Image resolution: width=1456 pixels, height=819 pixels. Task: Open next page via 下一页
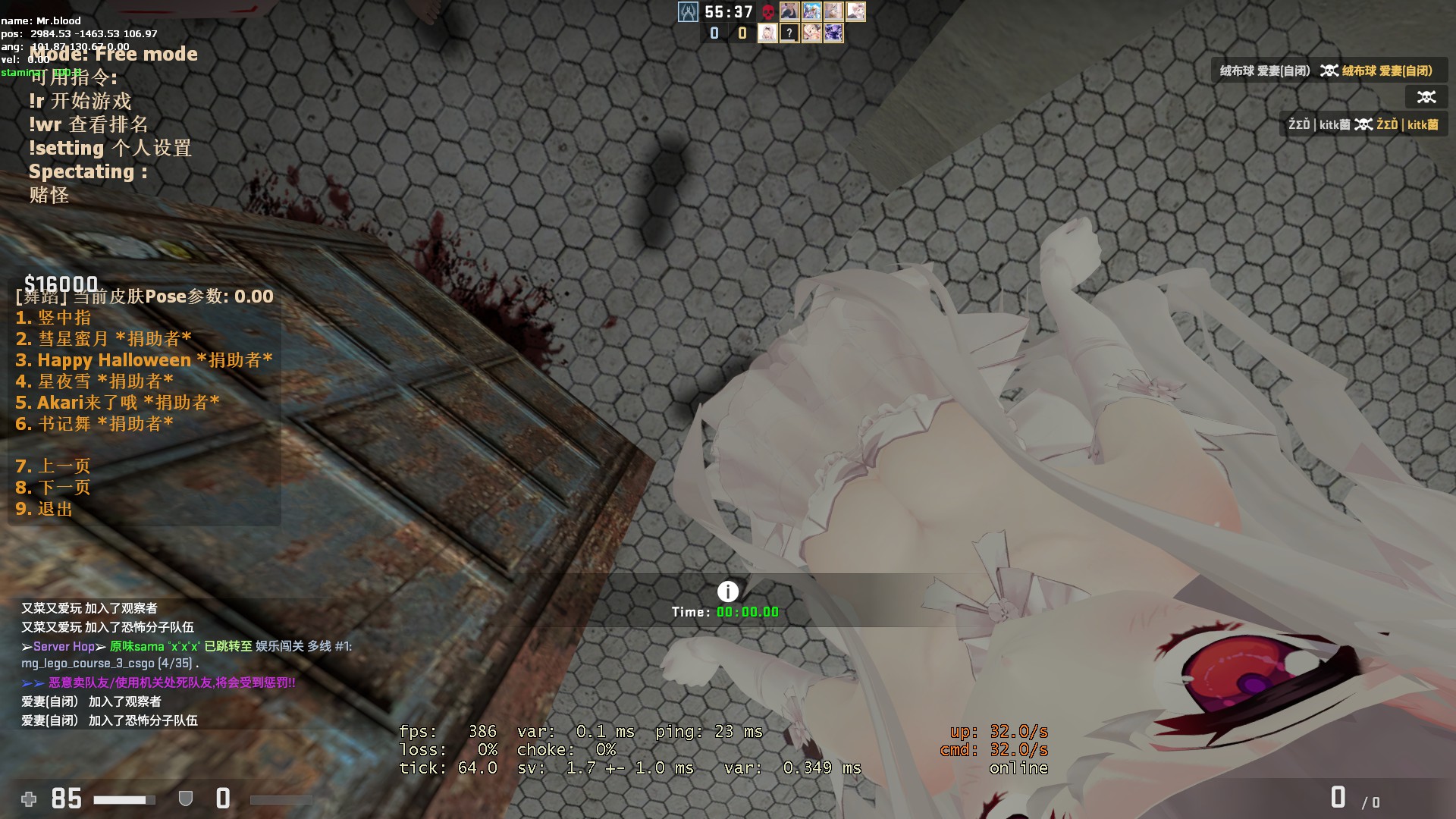coord(53,488)
